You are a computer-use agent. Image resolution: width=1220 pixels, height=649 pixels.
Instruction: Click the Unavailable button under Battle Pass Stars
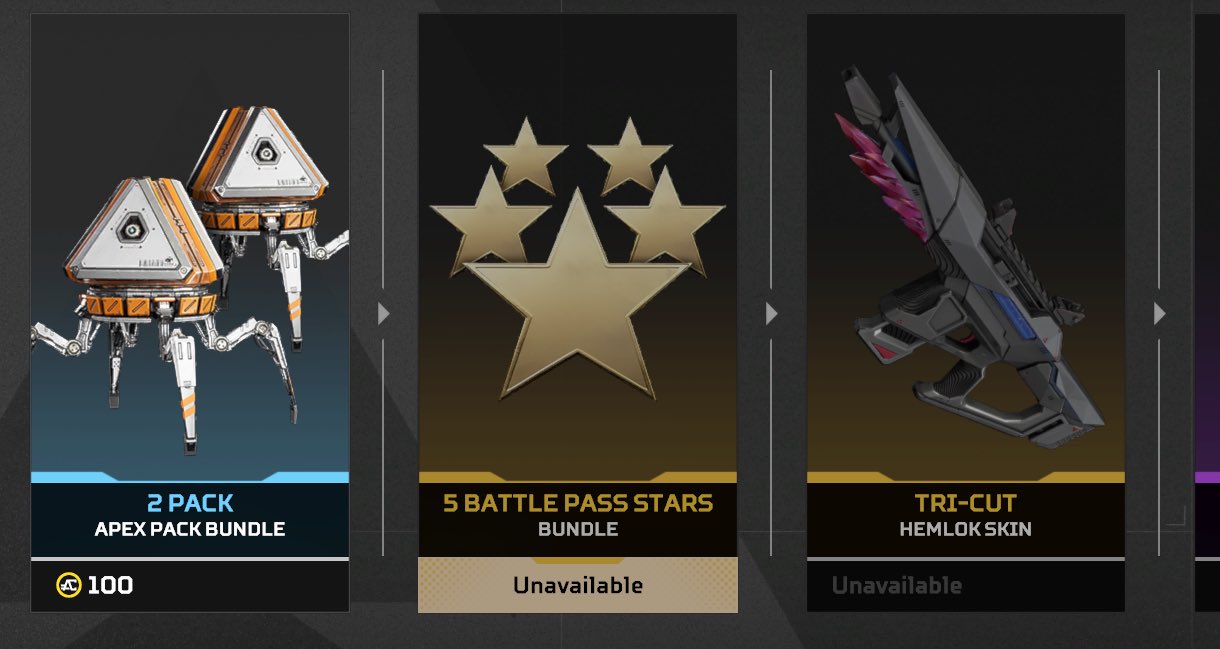[577, 585]
